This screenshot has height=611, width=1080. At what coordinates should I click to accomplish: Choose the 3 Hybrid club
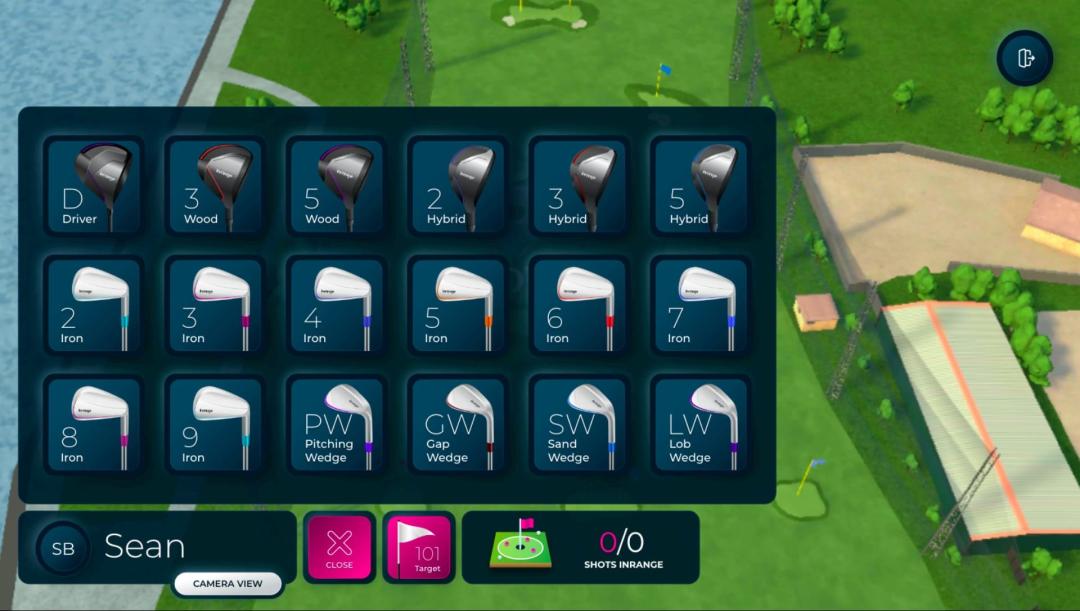coord(579,187)
